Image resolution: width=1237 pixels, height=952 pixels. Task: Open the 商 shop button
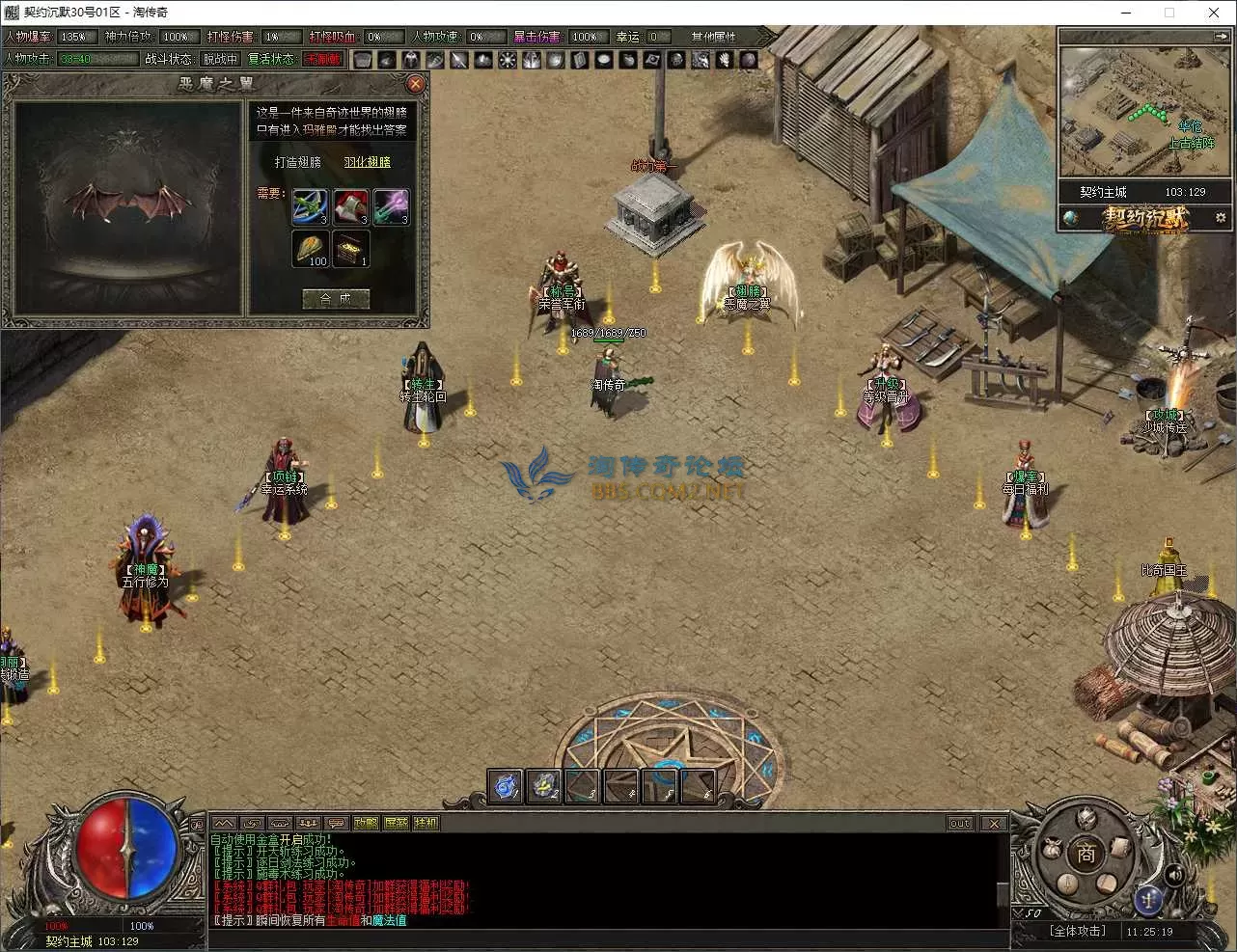click(x=1086, y=853)
